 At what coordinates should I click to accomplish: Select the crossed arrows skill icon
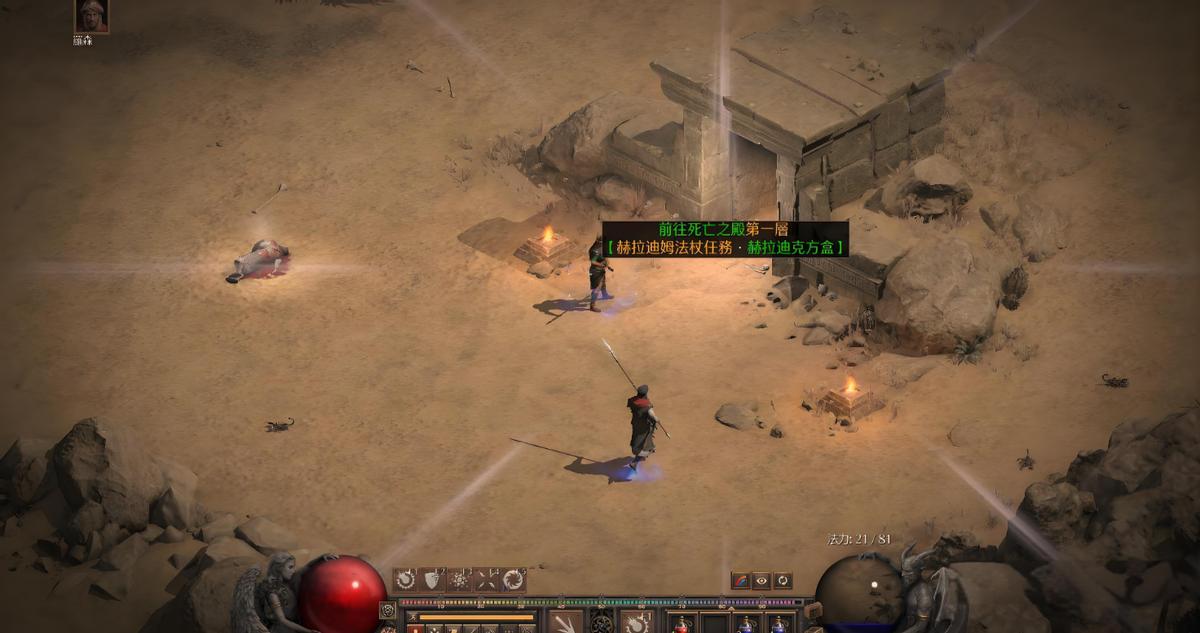click(x=486, y=579)
